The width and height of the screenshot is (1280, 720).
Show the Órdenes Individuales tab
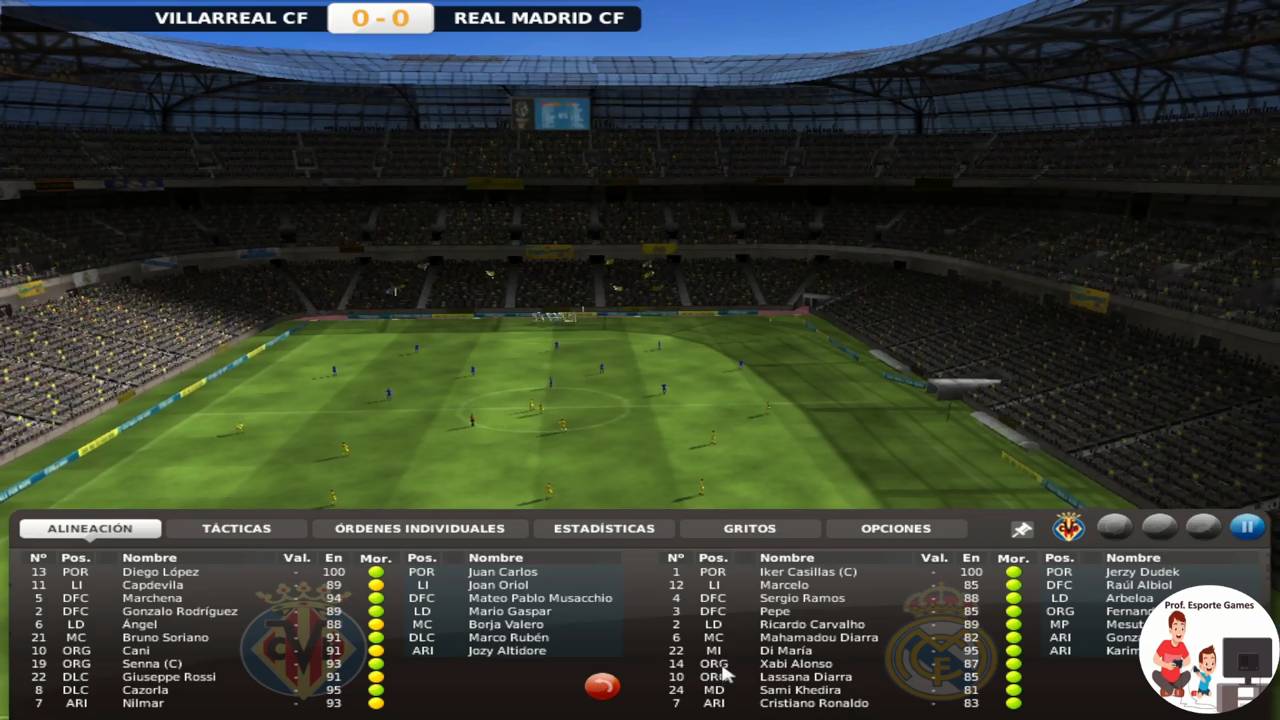point(419,528)
